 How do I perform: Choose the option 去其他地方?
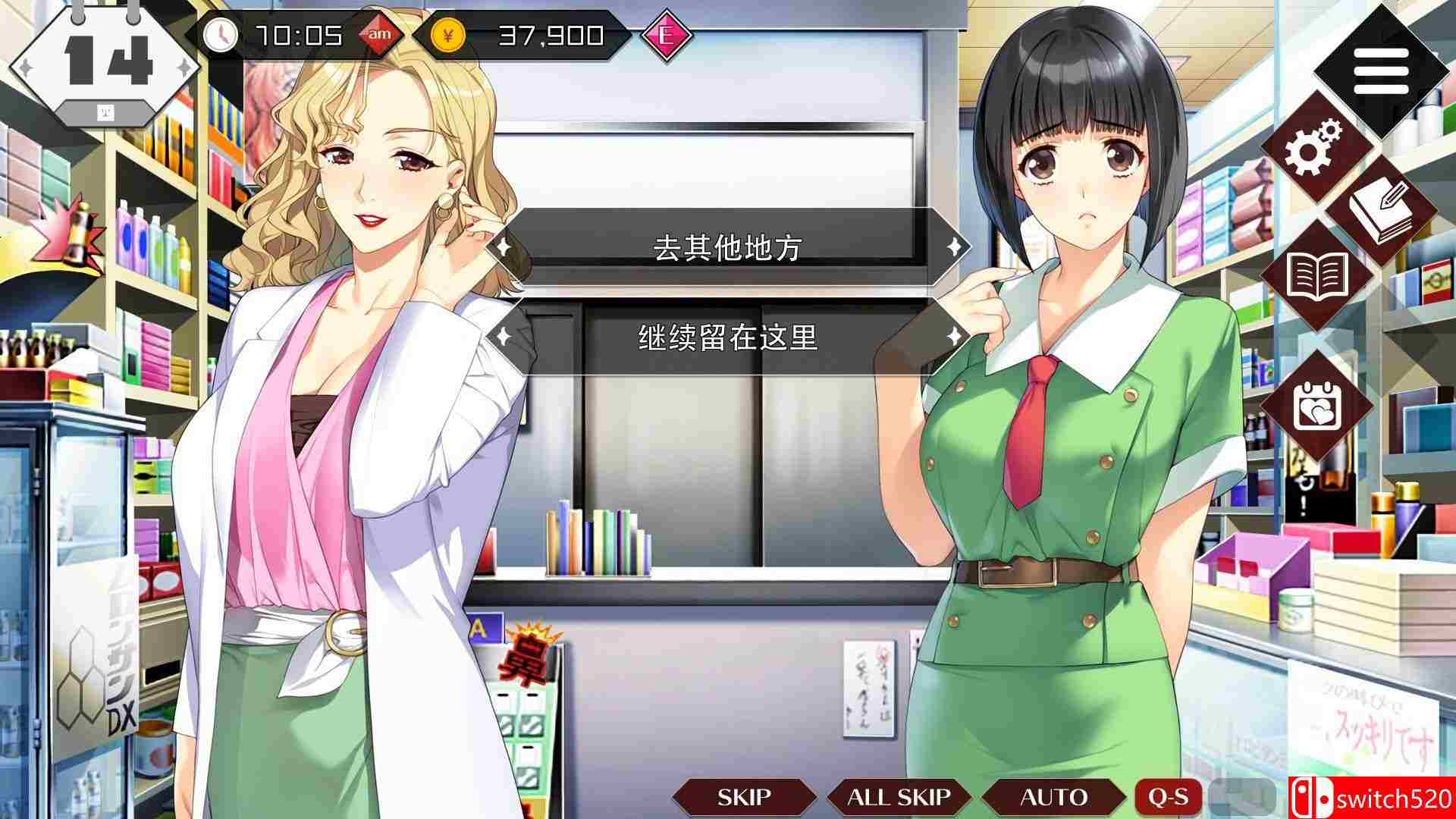[728, 246]
